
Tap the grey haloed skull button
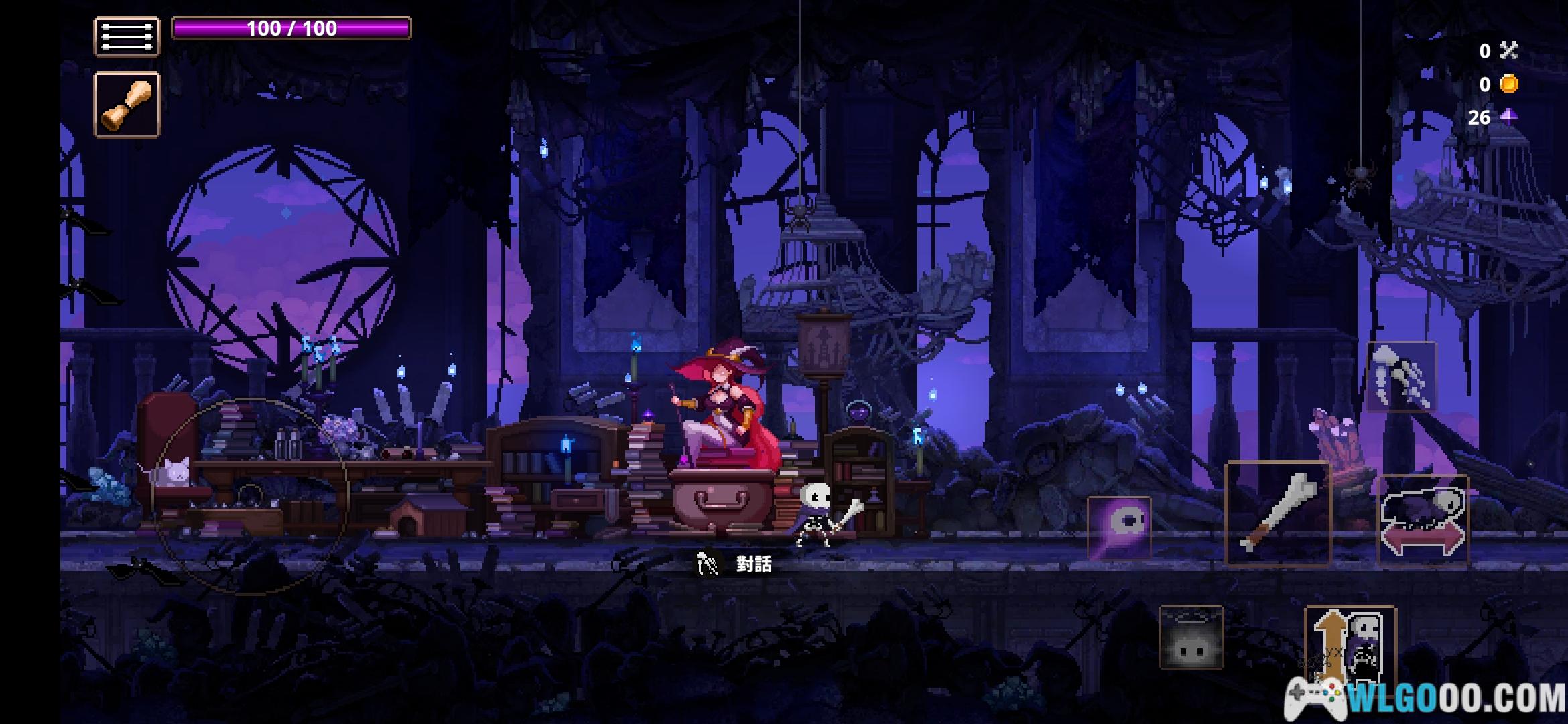(1191, 638)
